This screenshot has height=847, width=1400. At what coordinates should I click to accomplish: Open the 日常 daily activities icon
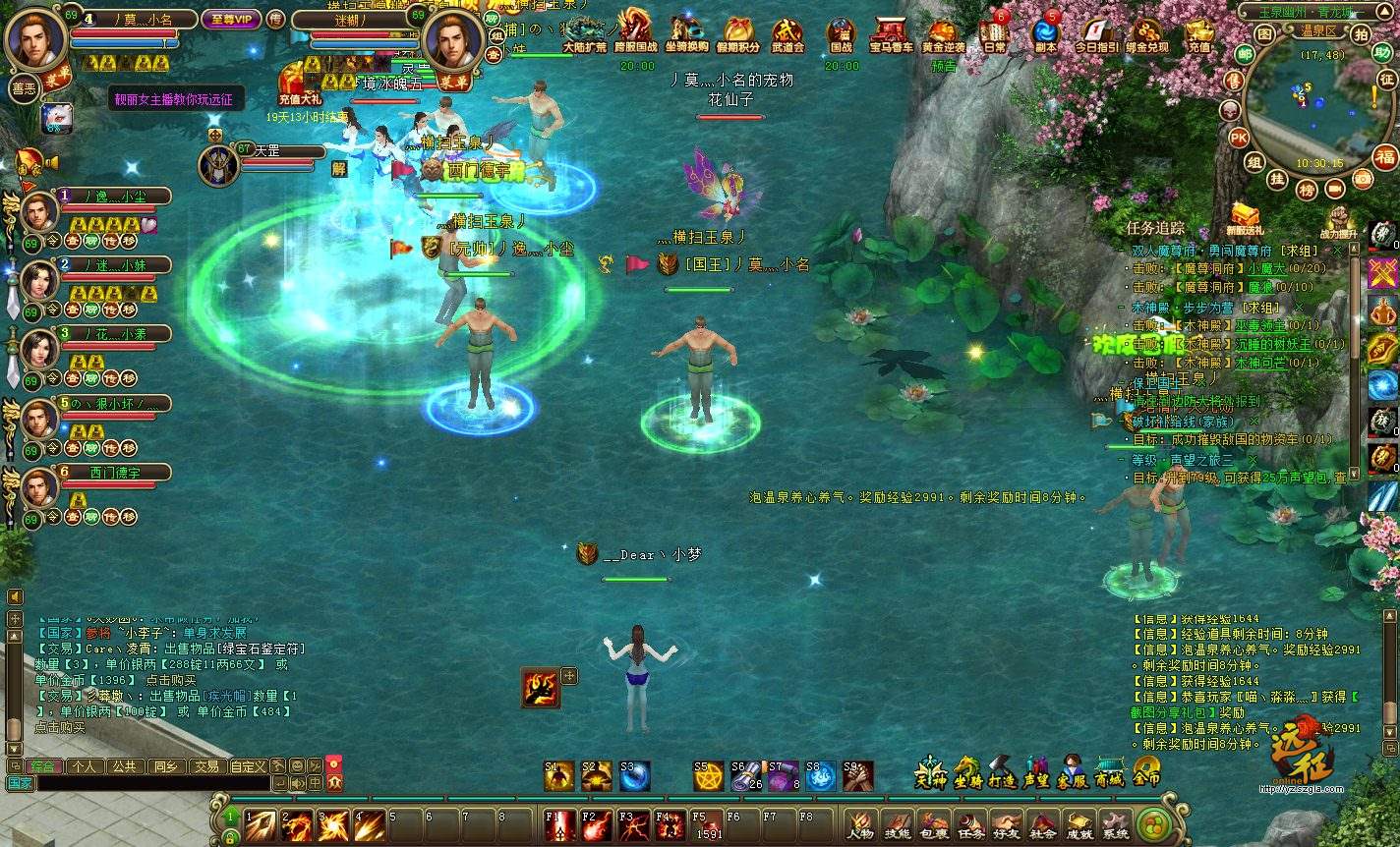pos(994,34)
